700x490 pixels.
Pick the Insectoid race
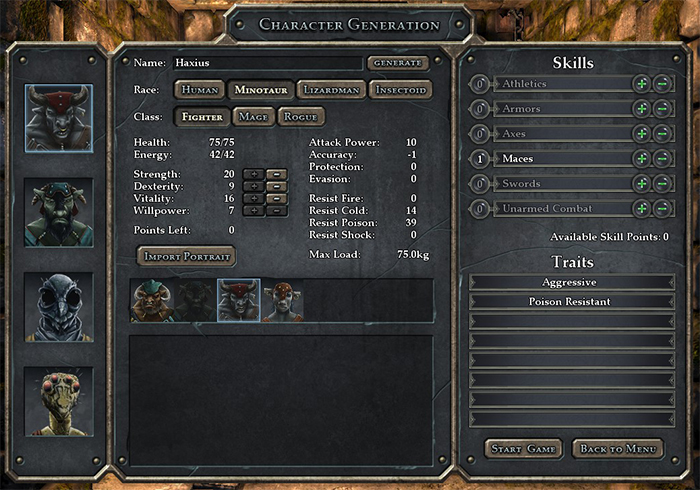(x=400, y=90)
